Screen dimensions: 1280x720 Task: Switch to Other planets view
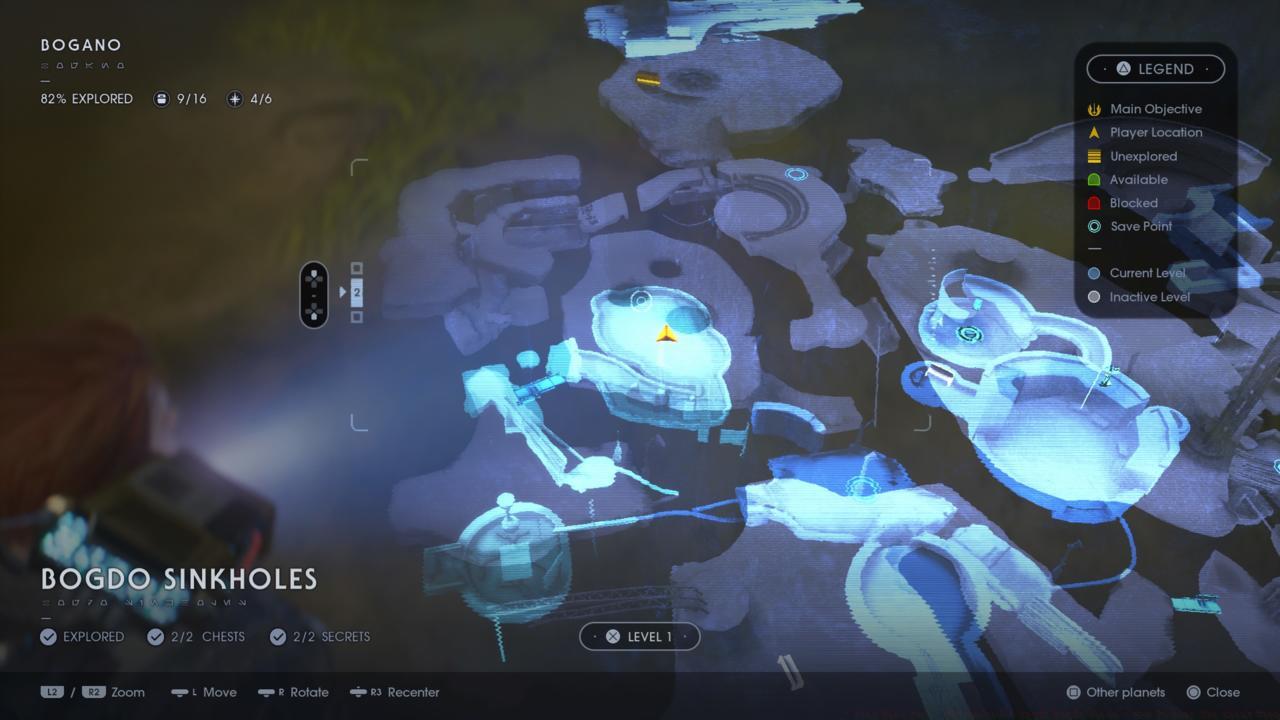click(x=1115, y=692)
